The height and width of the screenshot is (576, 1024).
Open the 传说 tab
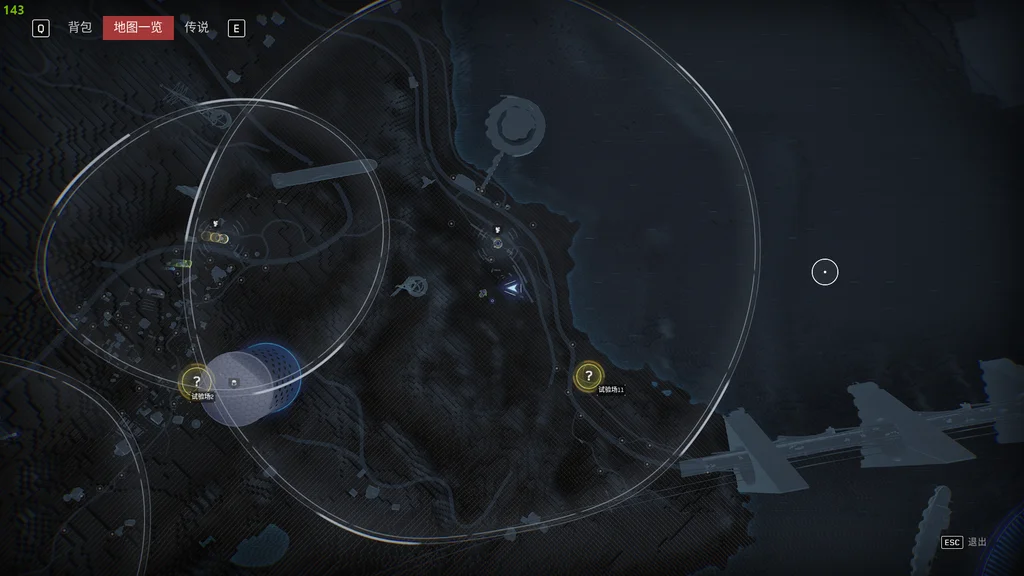click(x=197, y=28)
